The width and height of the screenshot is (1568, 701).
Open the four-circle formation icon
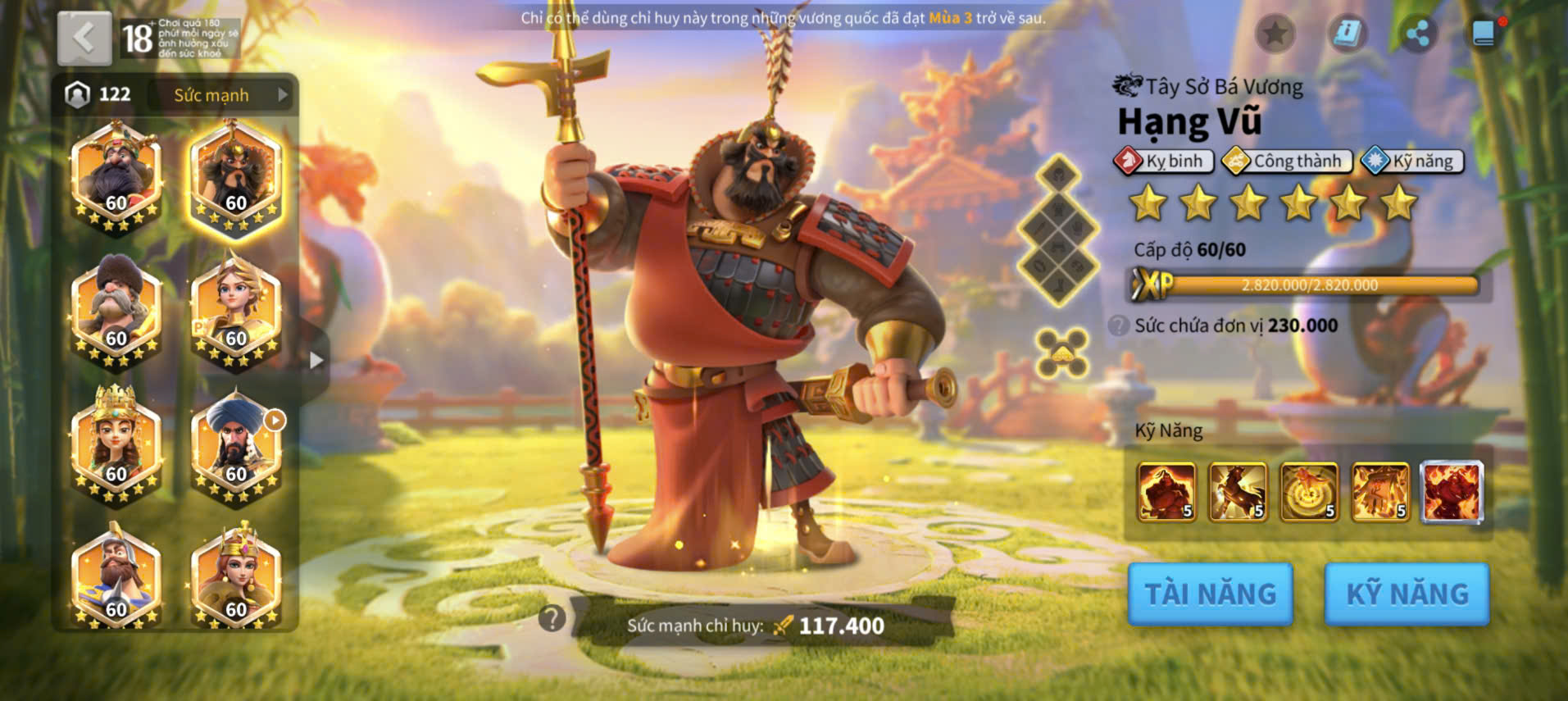(x=1061, y=353)
